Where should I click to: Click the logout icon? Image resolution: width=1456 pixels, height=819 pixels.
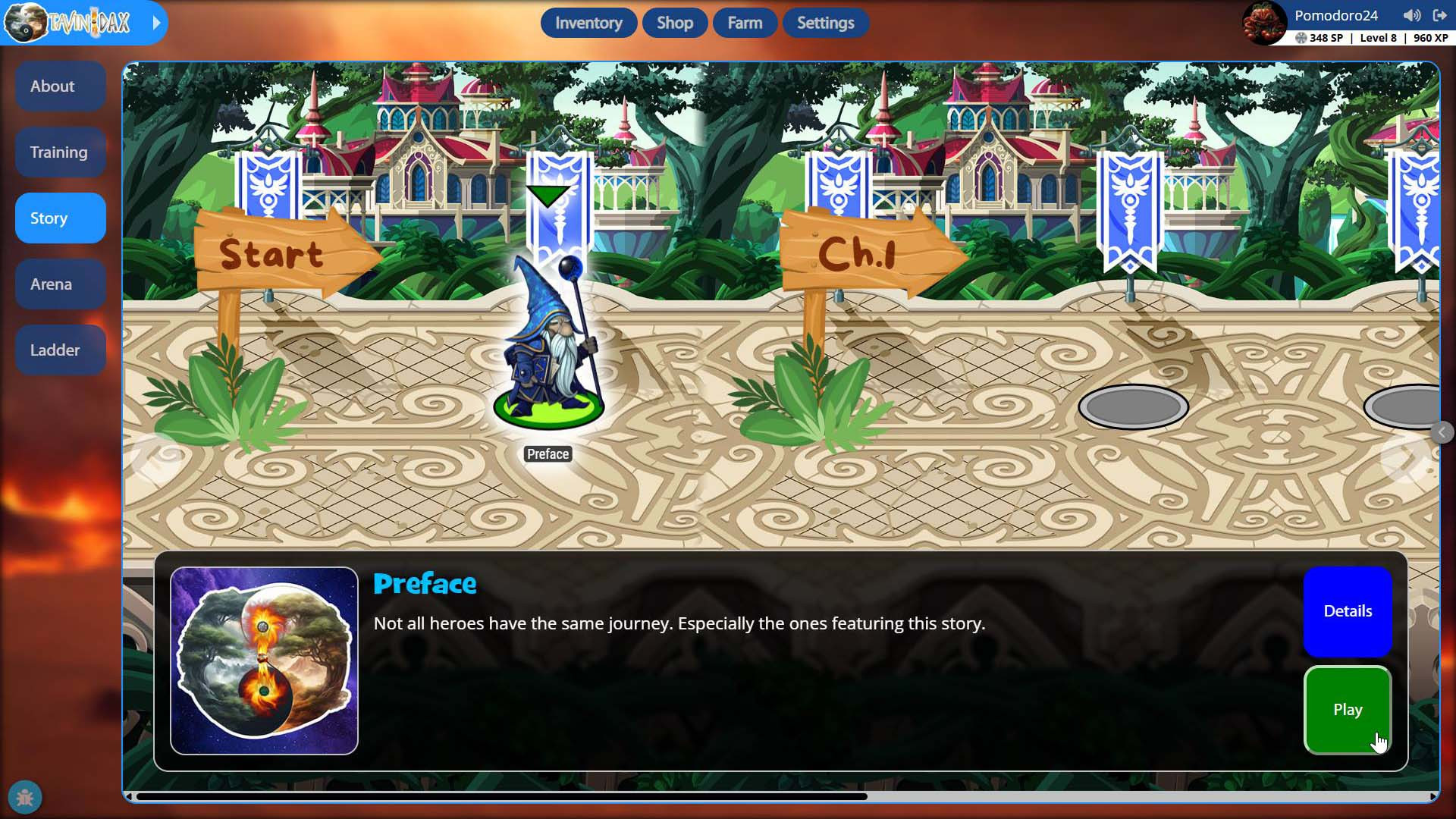[1439, 15]
